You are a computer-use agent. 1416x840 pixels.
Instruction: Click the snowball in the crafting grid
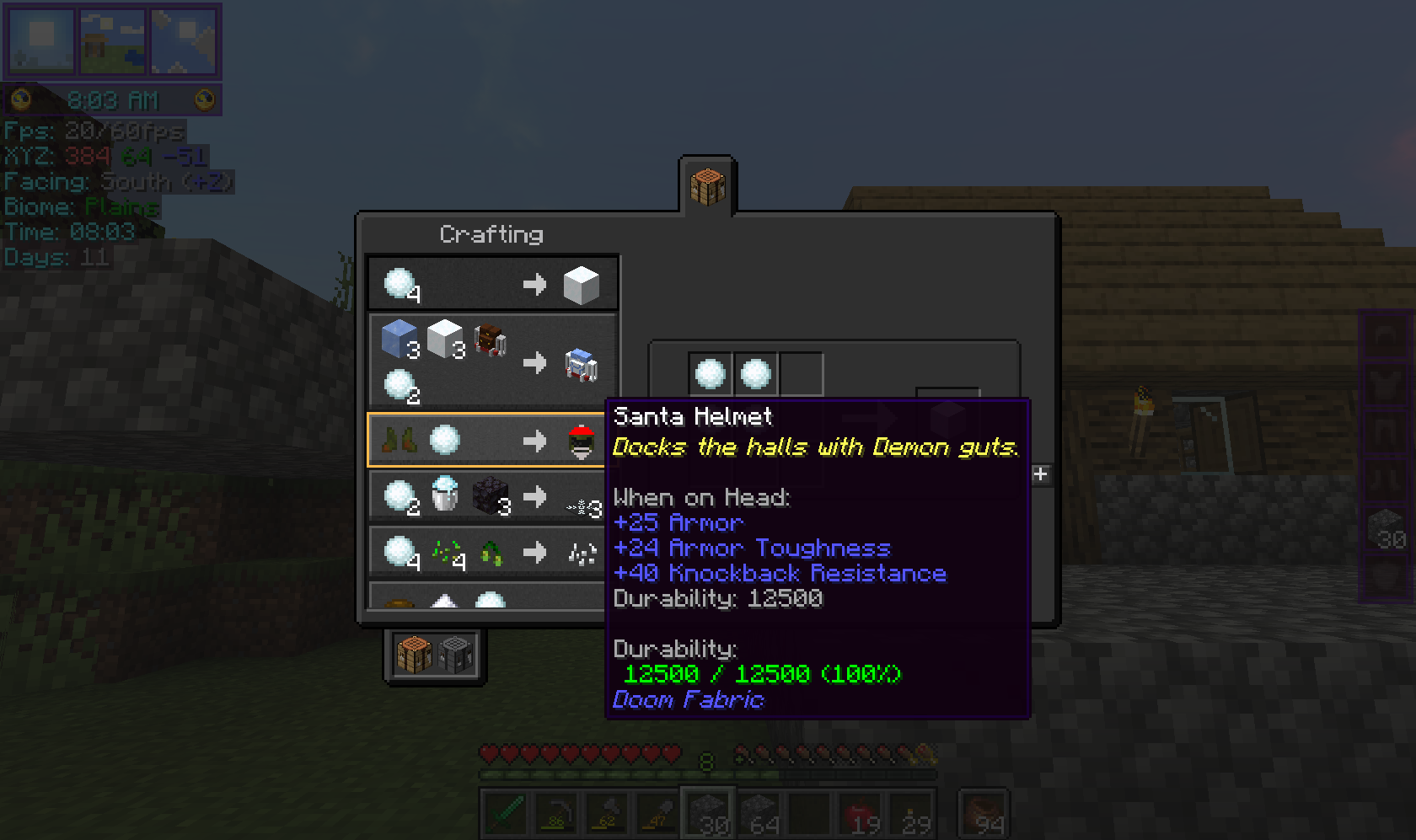(711, 372)
